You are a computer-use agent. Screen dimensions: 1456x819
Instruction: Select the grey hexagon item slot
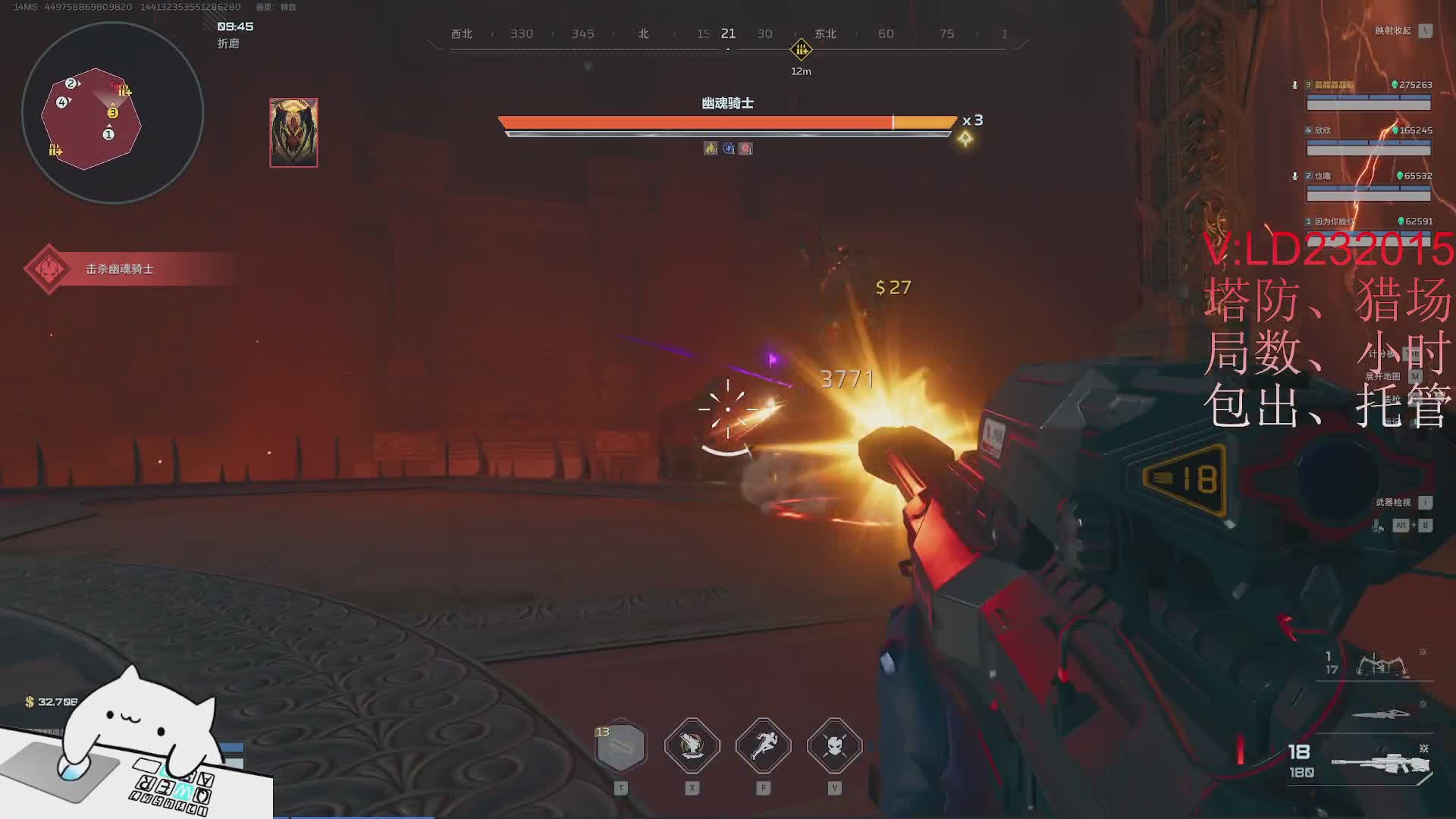(621, 746)
